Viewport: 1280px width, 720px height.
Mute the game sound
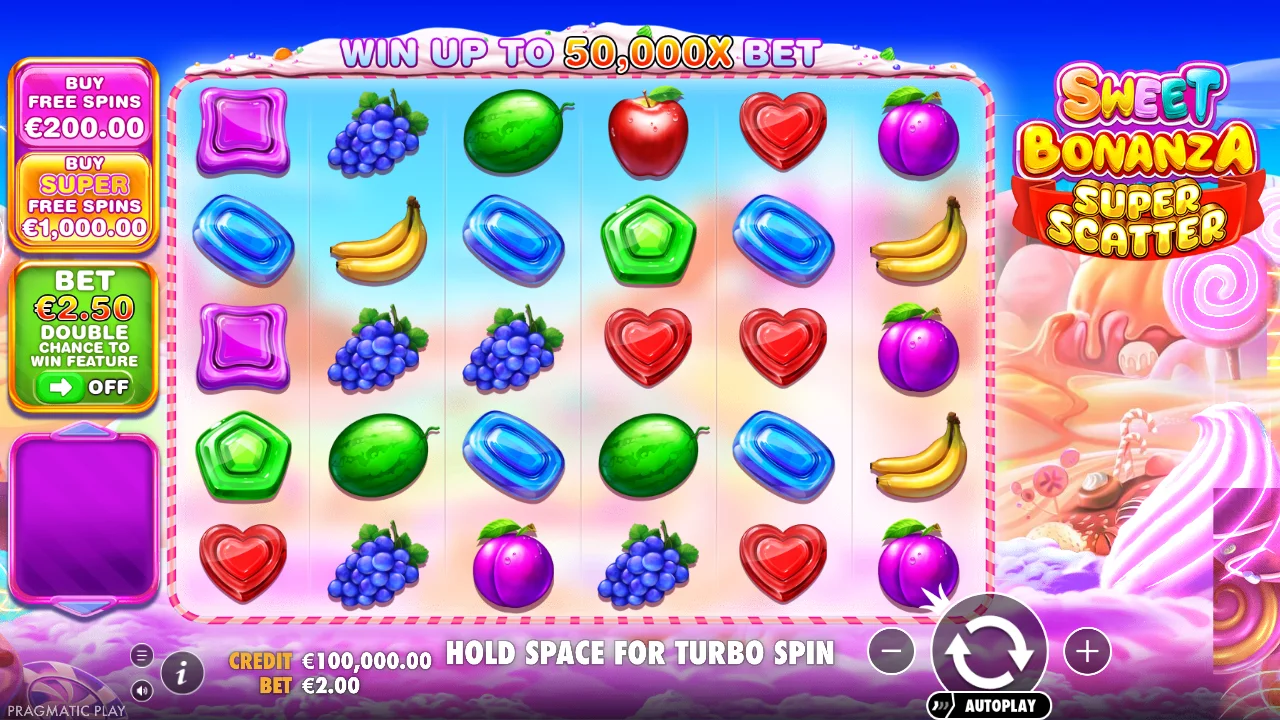[x=144, y=689]
